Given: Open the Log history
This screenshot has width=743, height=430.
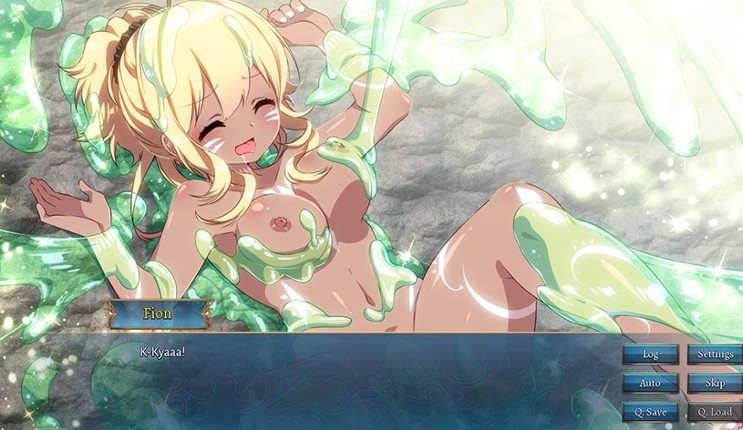Looking at the screenshot, I should (650, 354).
